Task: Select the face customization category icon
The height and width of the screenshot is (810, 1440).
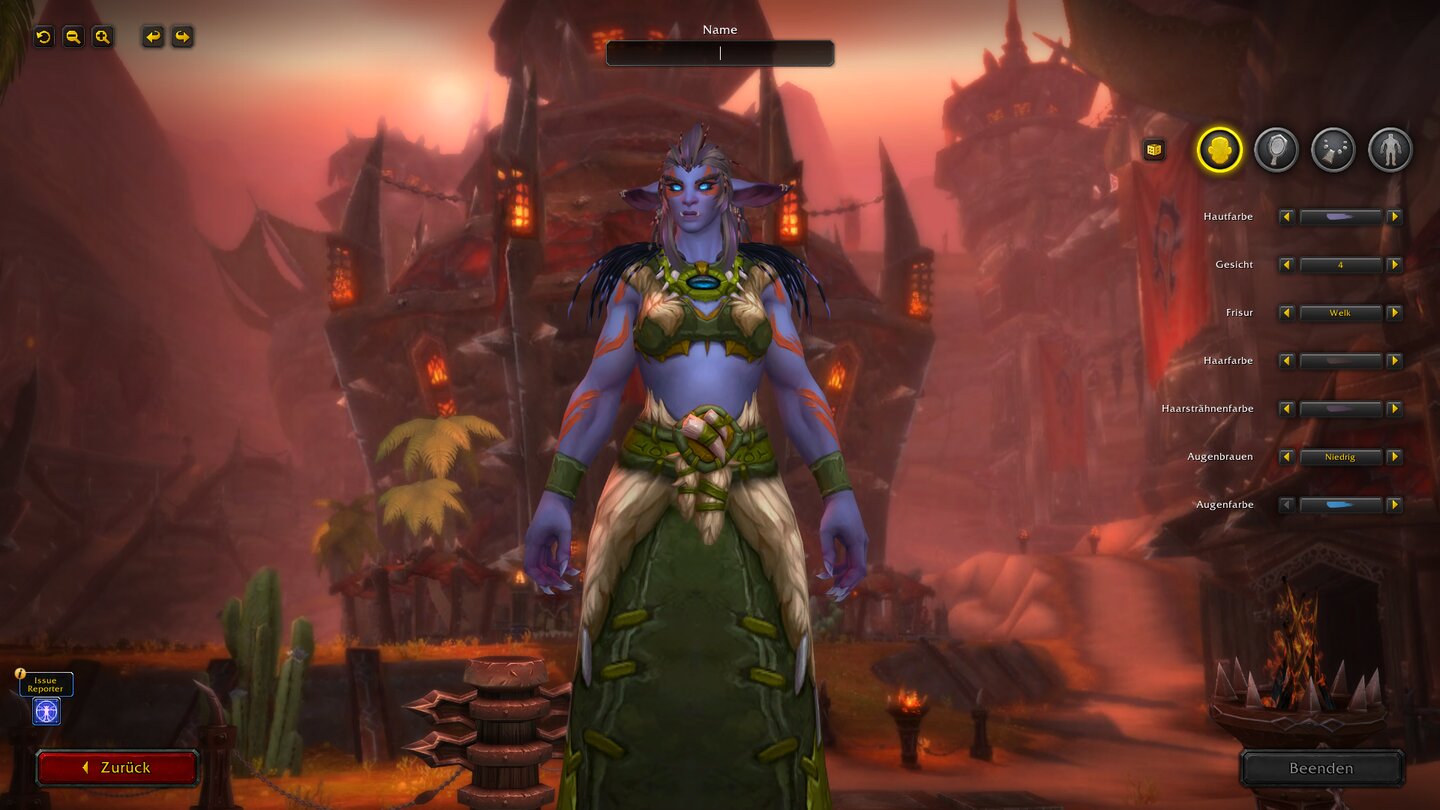Action: coord(1218,150)
